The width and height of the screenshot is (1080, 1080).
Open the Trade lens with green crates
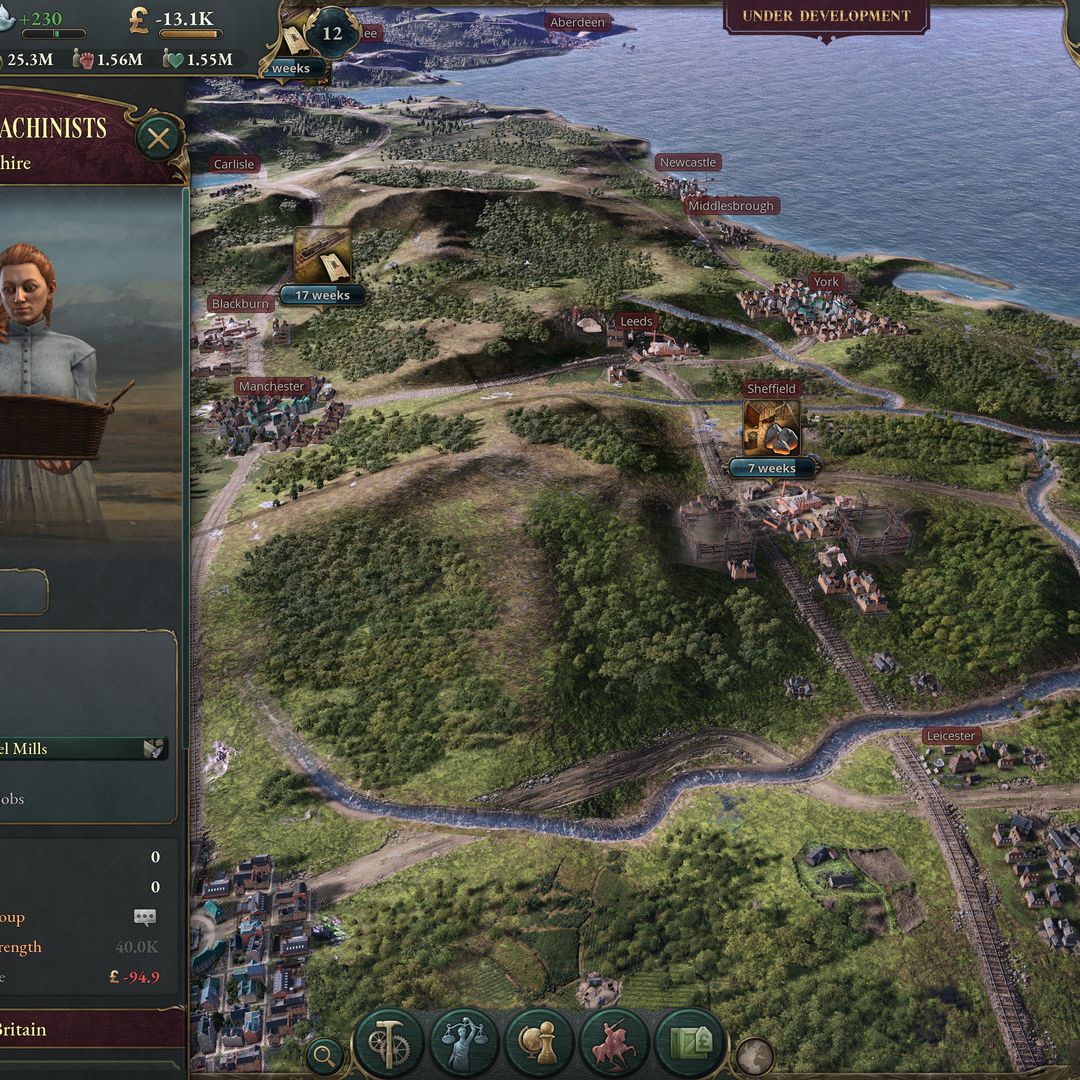coord(689,1043)
